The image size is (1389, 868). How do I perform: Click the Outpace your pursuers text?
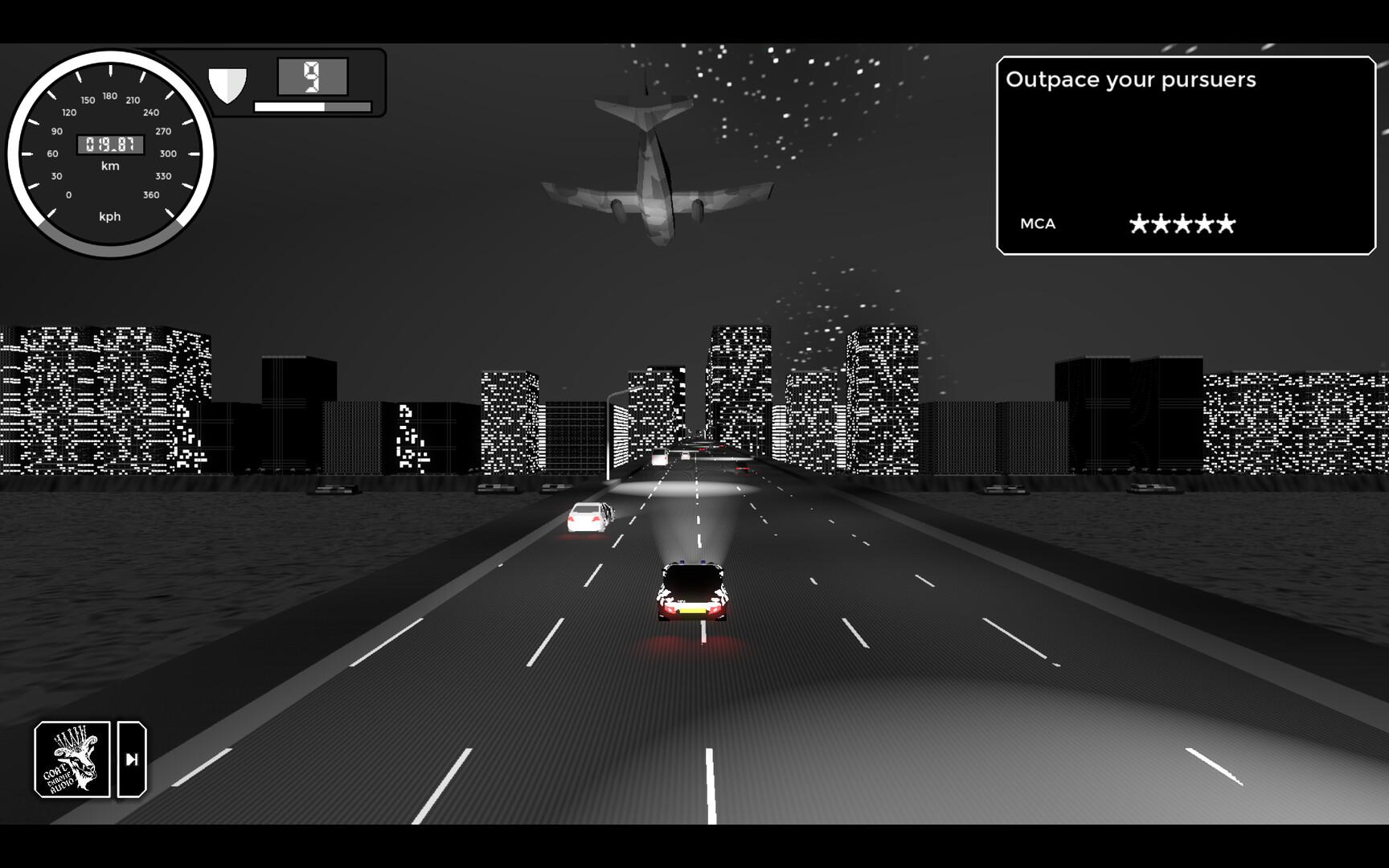point(1133,80)
